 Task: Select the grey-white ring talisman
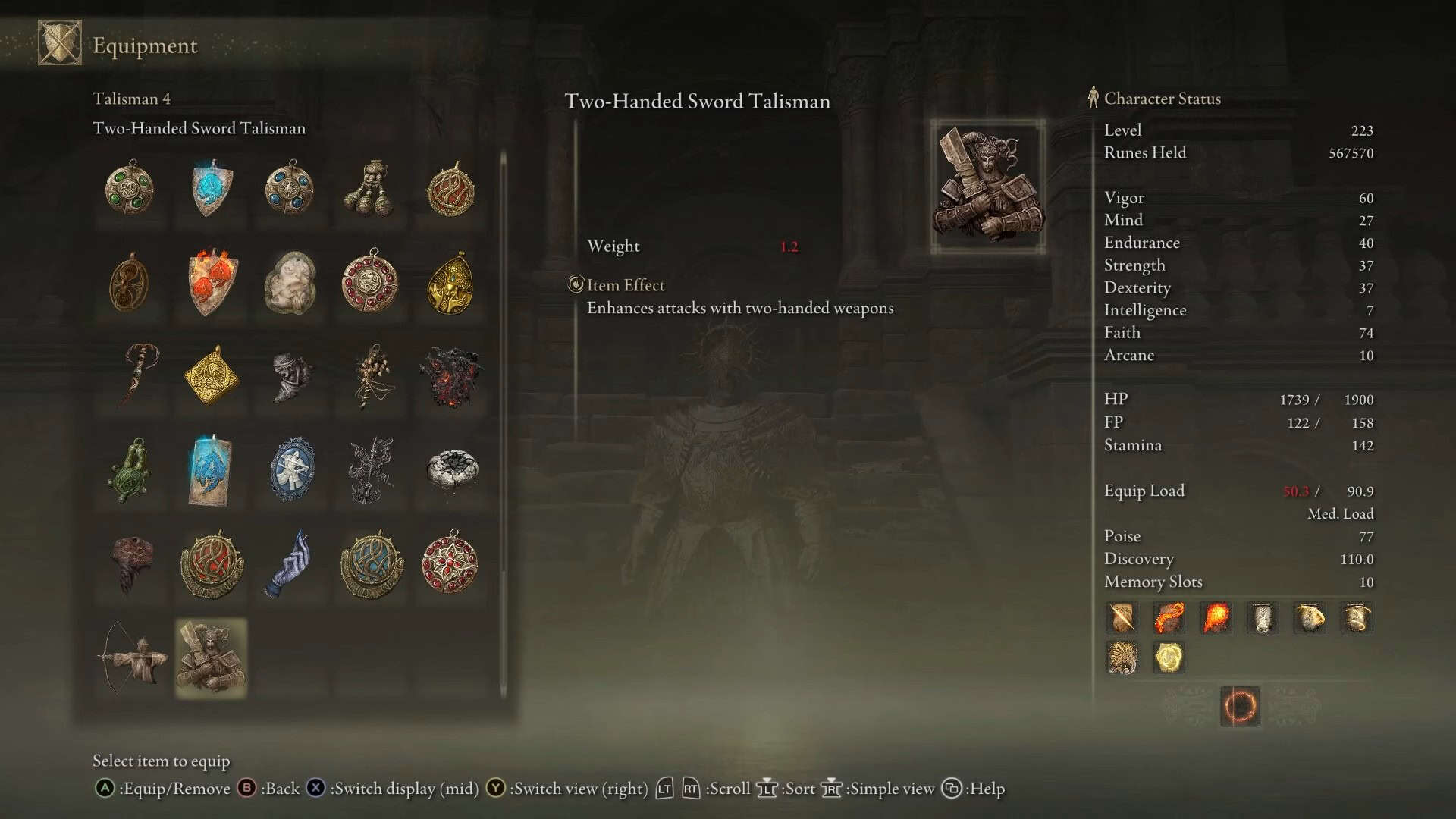[451, 470]
